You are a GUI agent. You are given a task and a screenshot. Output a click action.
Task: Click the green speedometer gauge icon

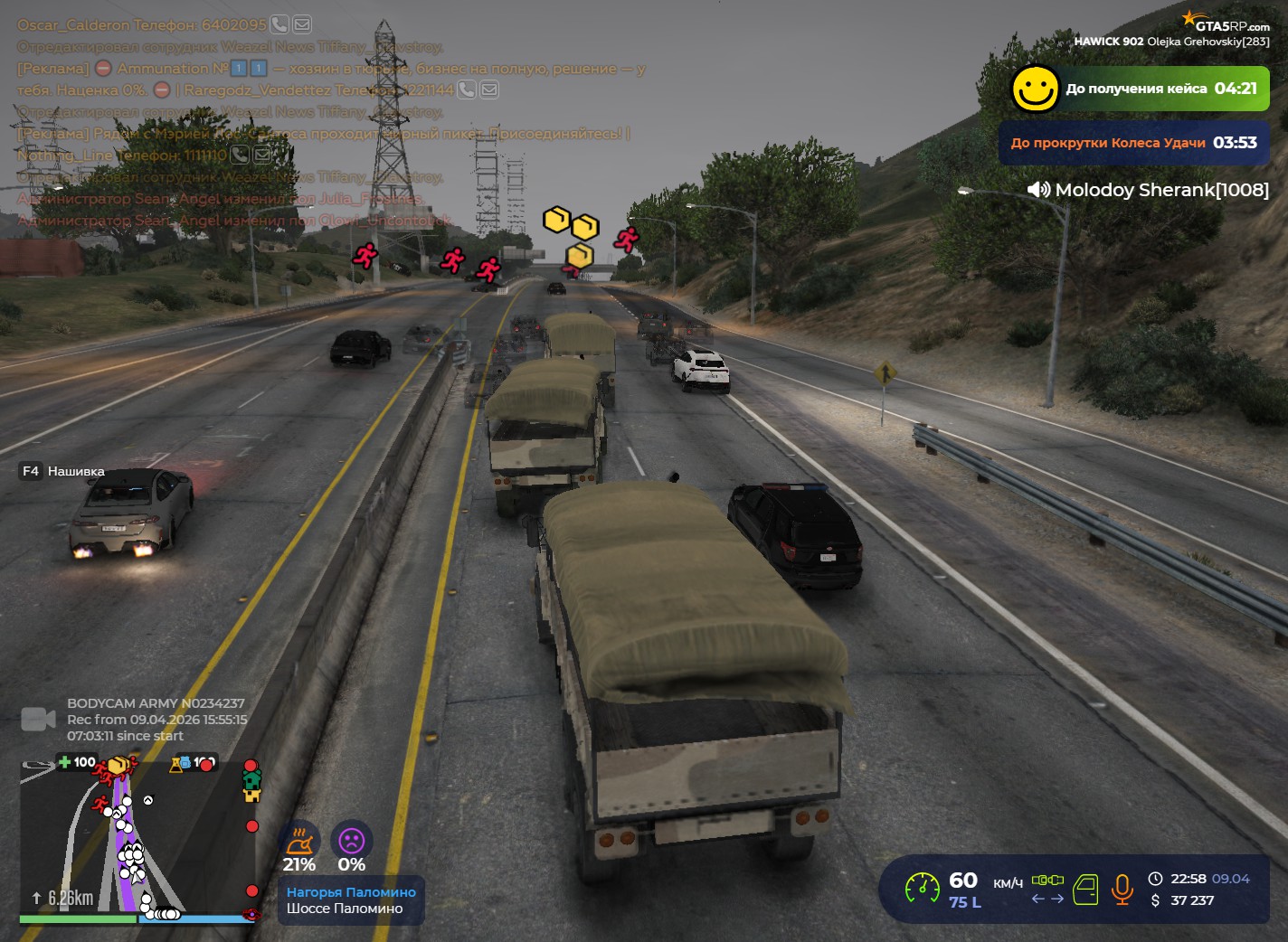tap(923, 889)
